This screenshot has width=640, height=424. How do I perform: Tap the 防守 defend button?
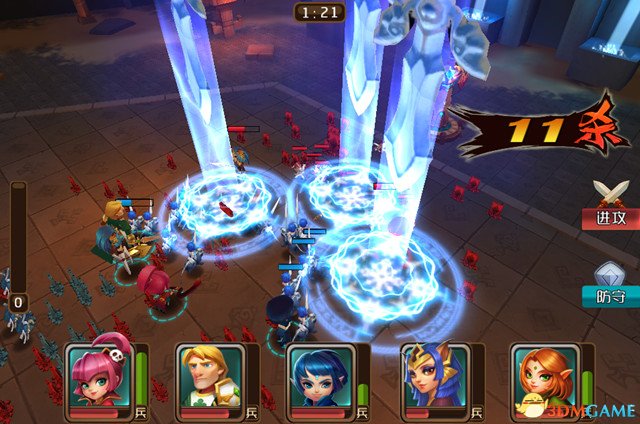pos(608,285)
